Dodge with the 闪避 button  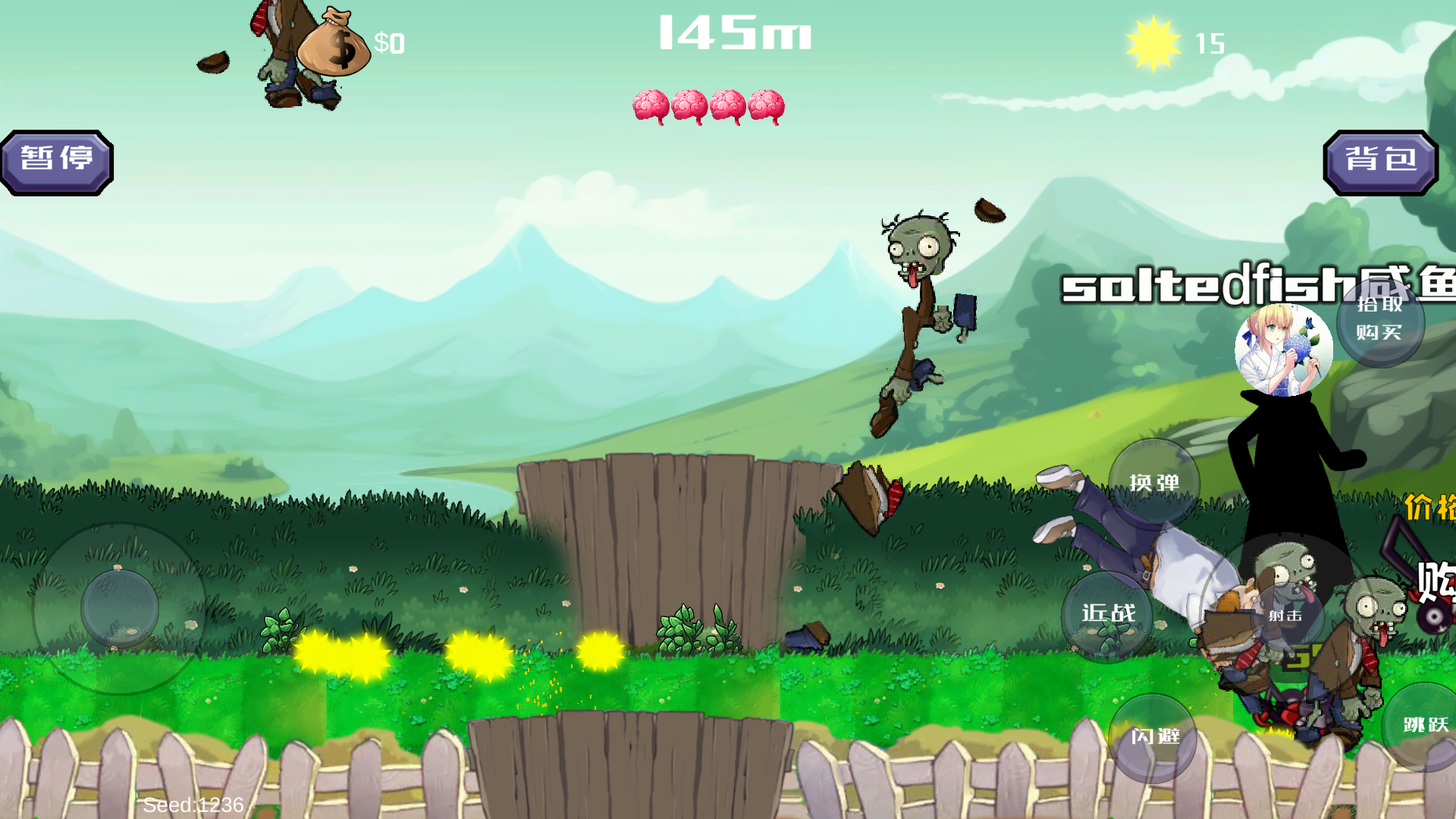[x=1153, y=736]
